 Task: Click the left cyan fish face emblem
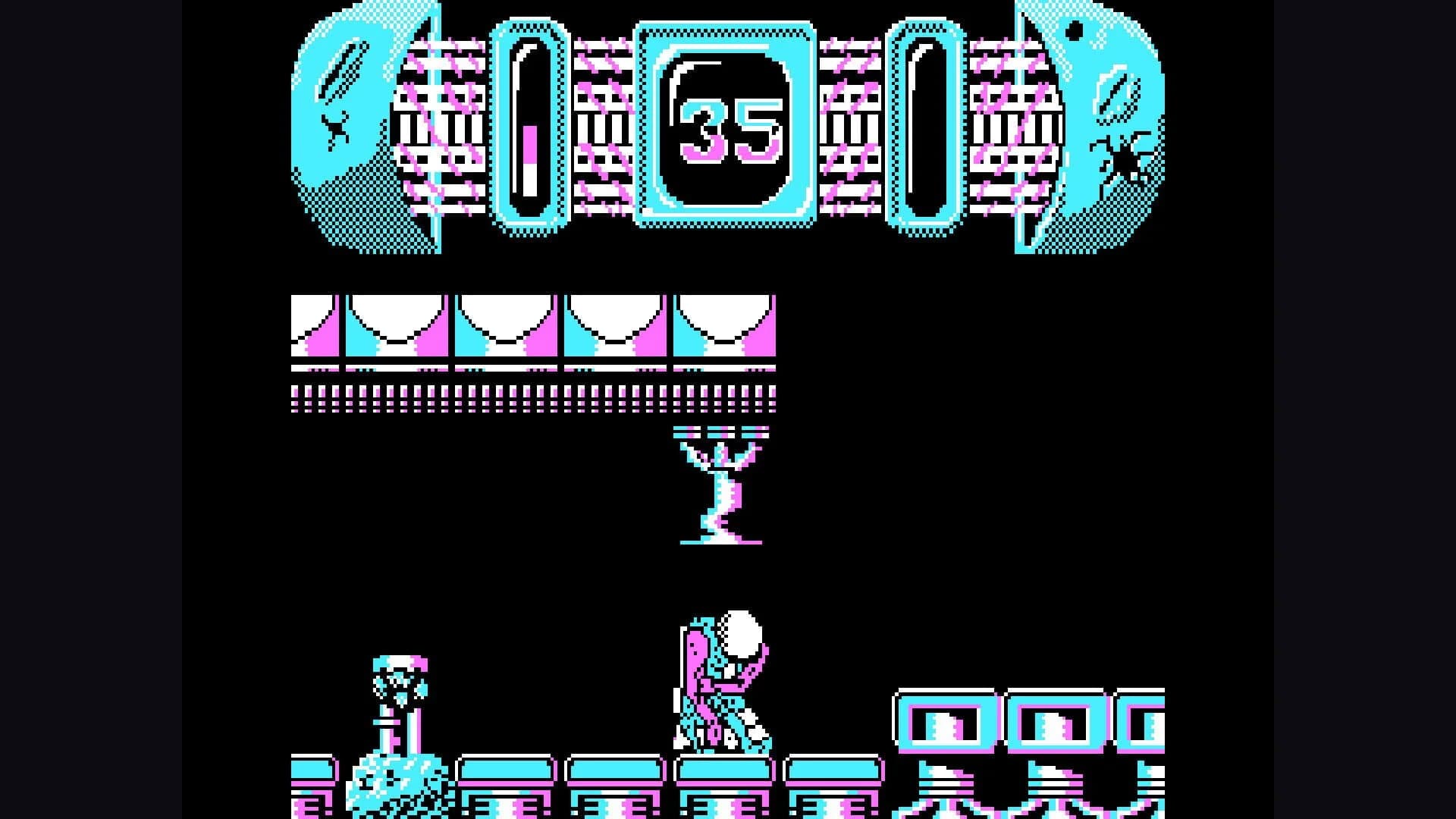(341, 114)
